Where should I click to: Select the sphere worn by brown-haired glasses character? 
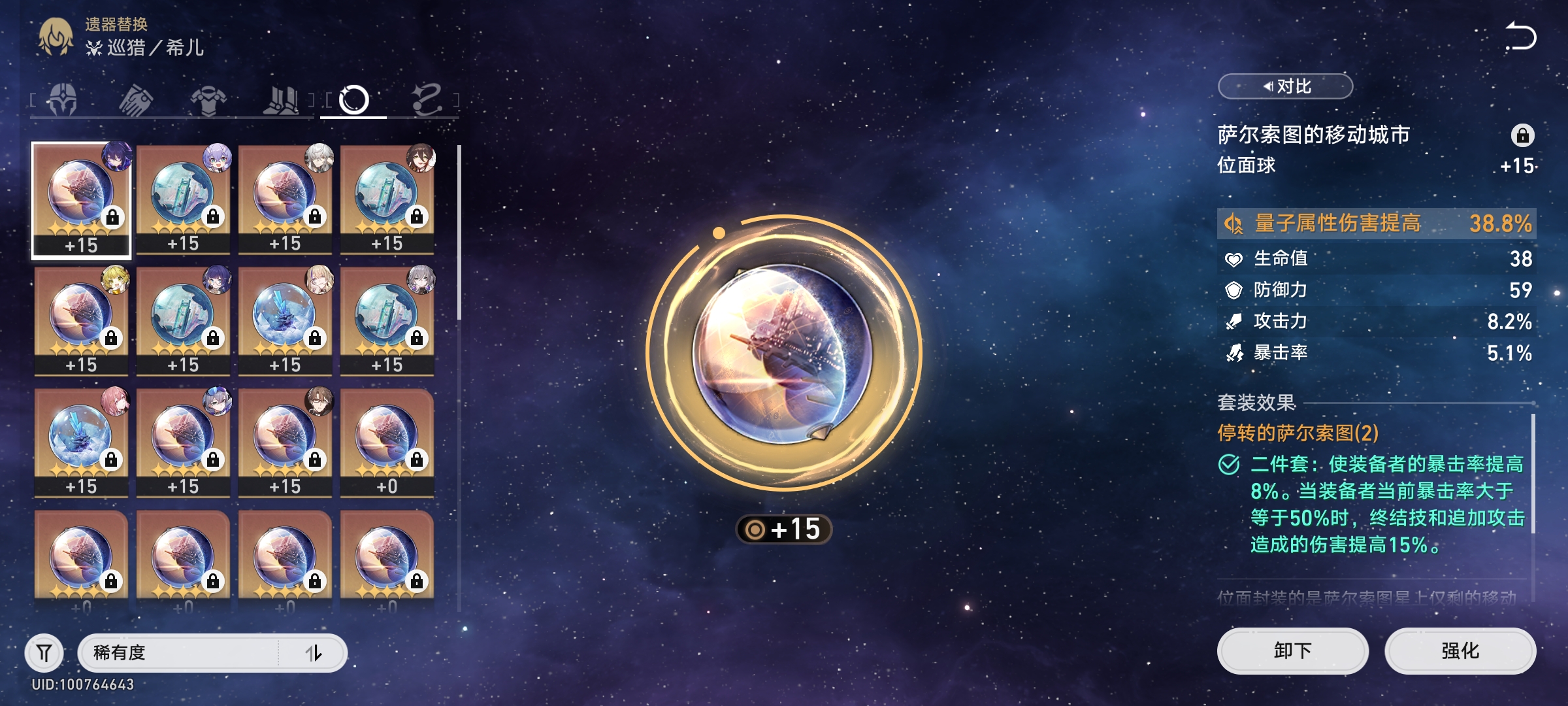click(285, 442)
